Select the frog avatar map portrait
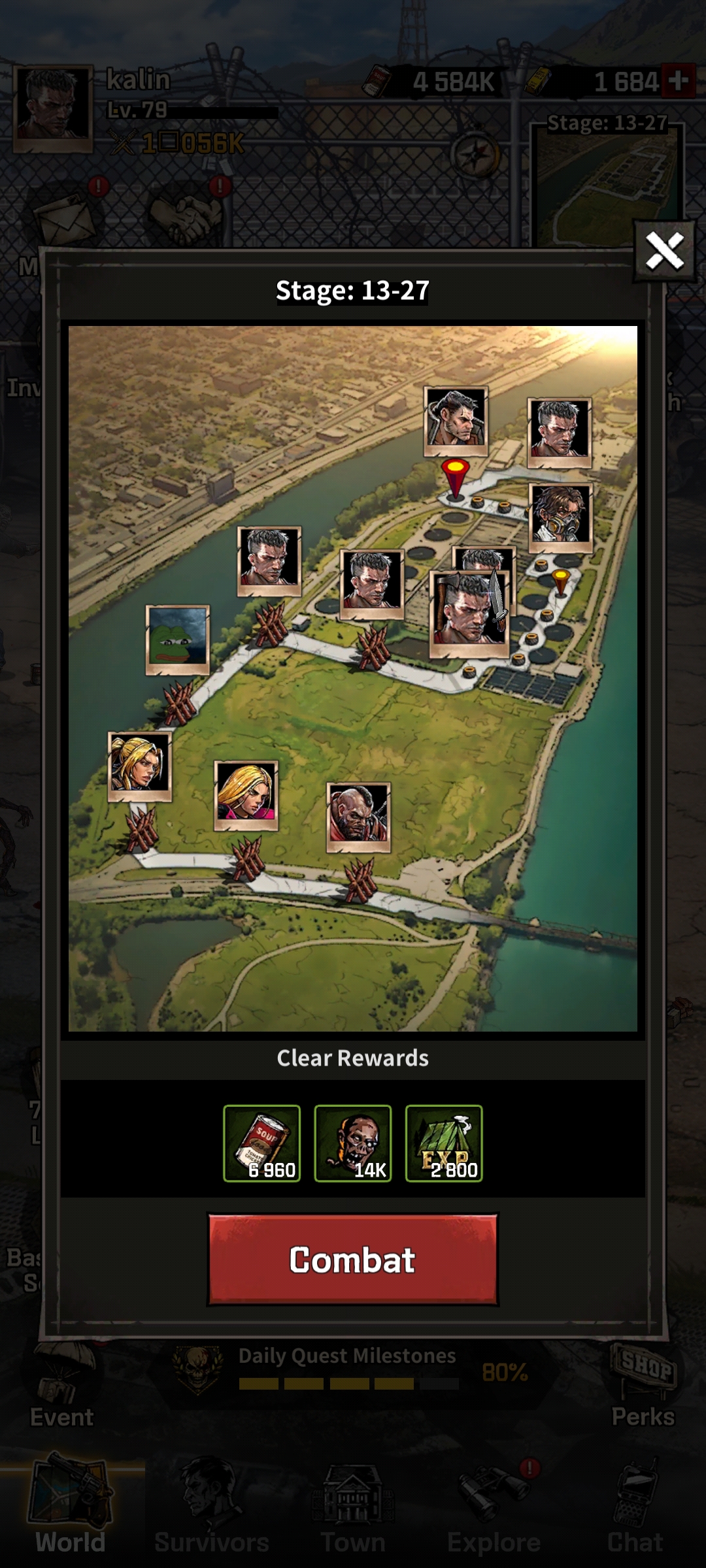The height and width of the screenshot is (1568, 706). pyautogui.click(x=177, y=639)
